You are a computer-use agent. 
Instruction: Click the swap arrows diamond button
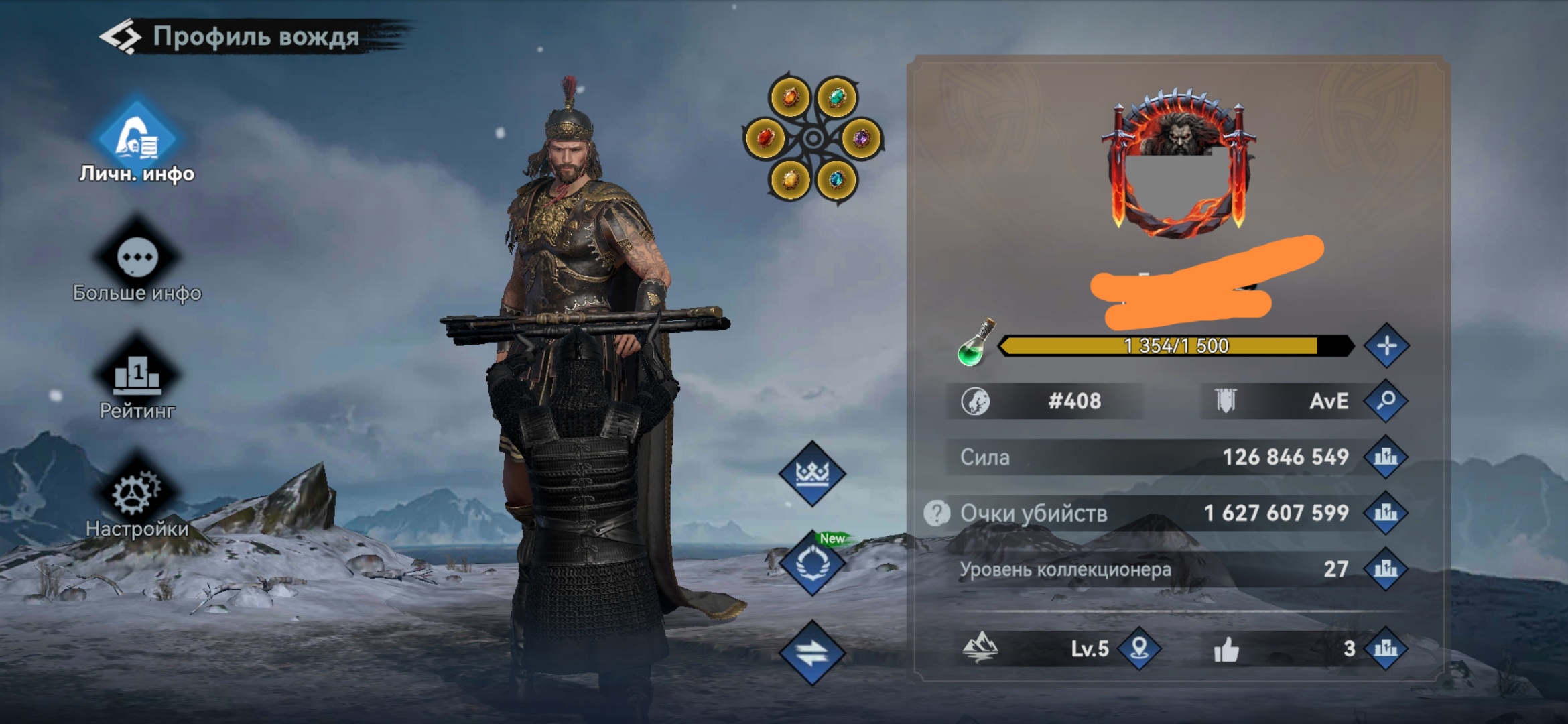(812, 652)
